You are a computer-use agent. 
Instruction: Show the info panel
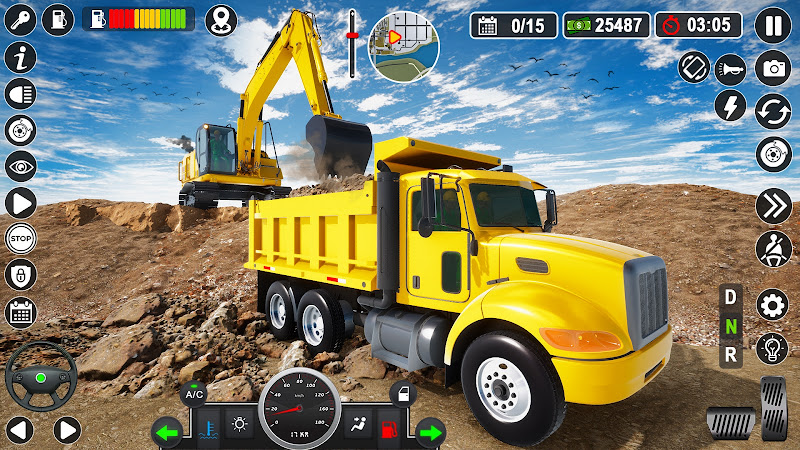(x=20, y=57)
